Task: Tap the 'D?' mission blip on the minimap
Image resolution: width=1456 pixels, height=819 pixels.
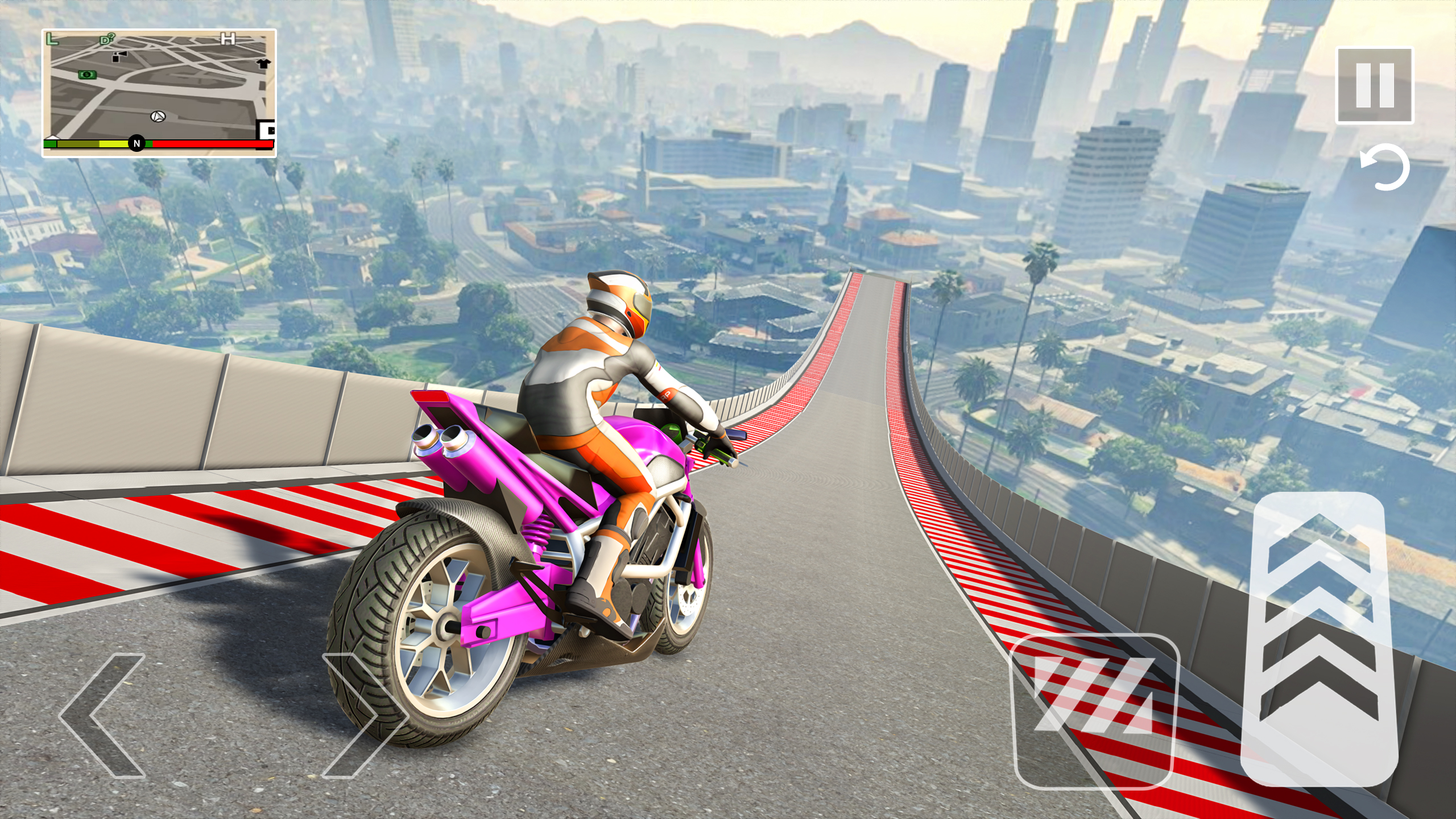Action: click(x=106, y=38)
